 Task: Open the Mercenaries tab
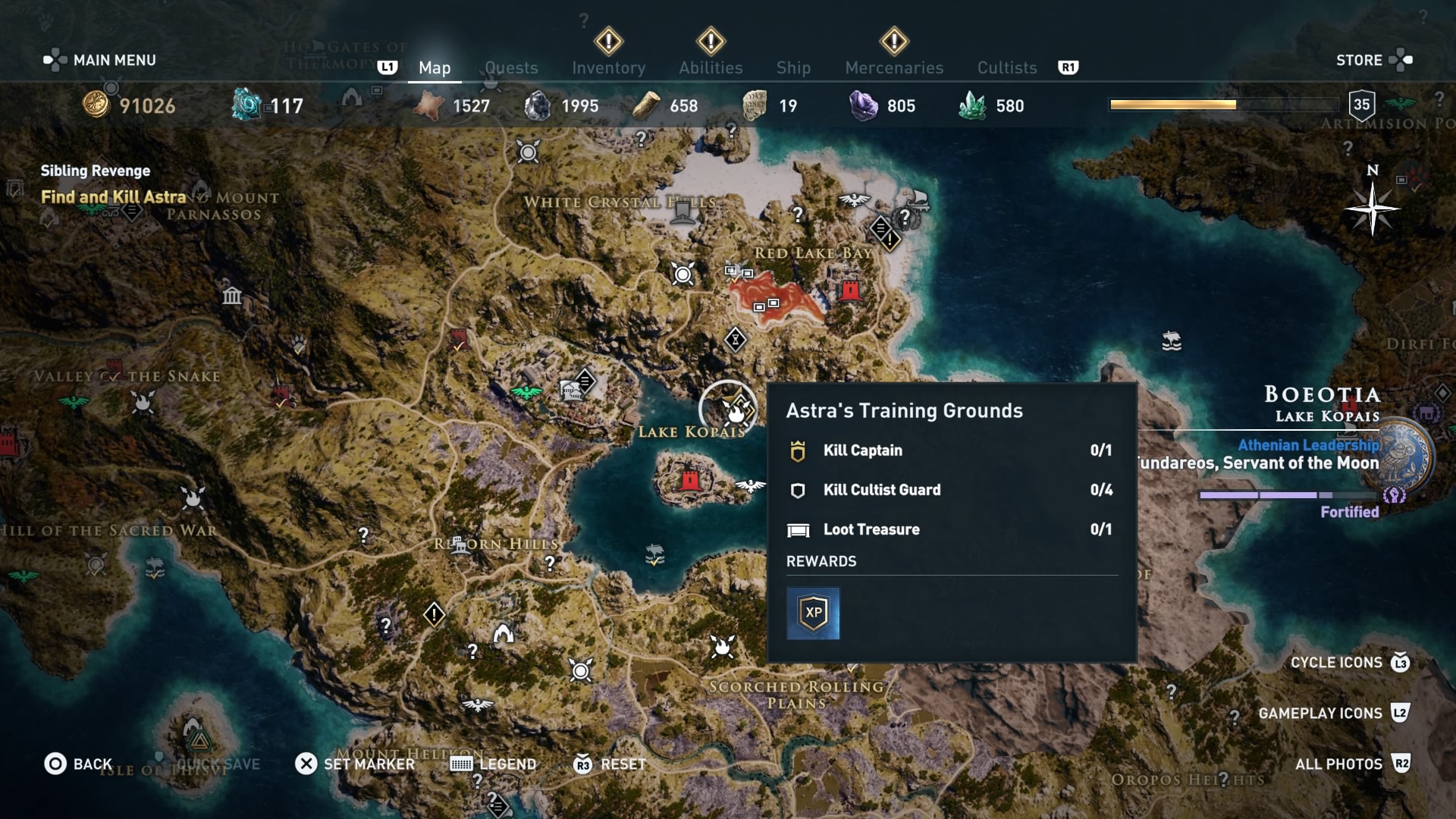coord(893,67)
